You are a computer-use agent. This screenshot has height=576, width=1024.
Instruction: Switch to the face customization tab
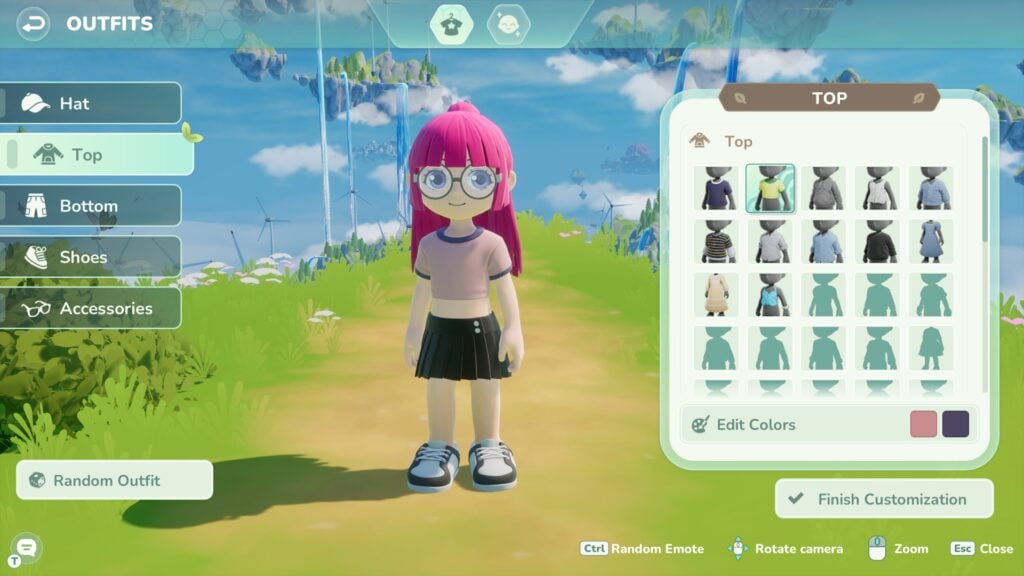[508, 24]
